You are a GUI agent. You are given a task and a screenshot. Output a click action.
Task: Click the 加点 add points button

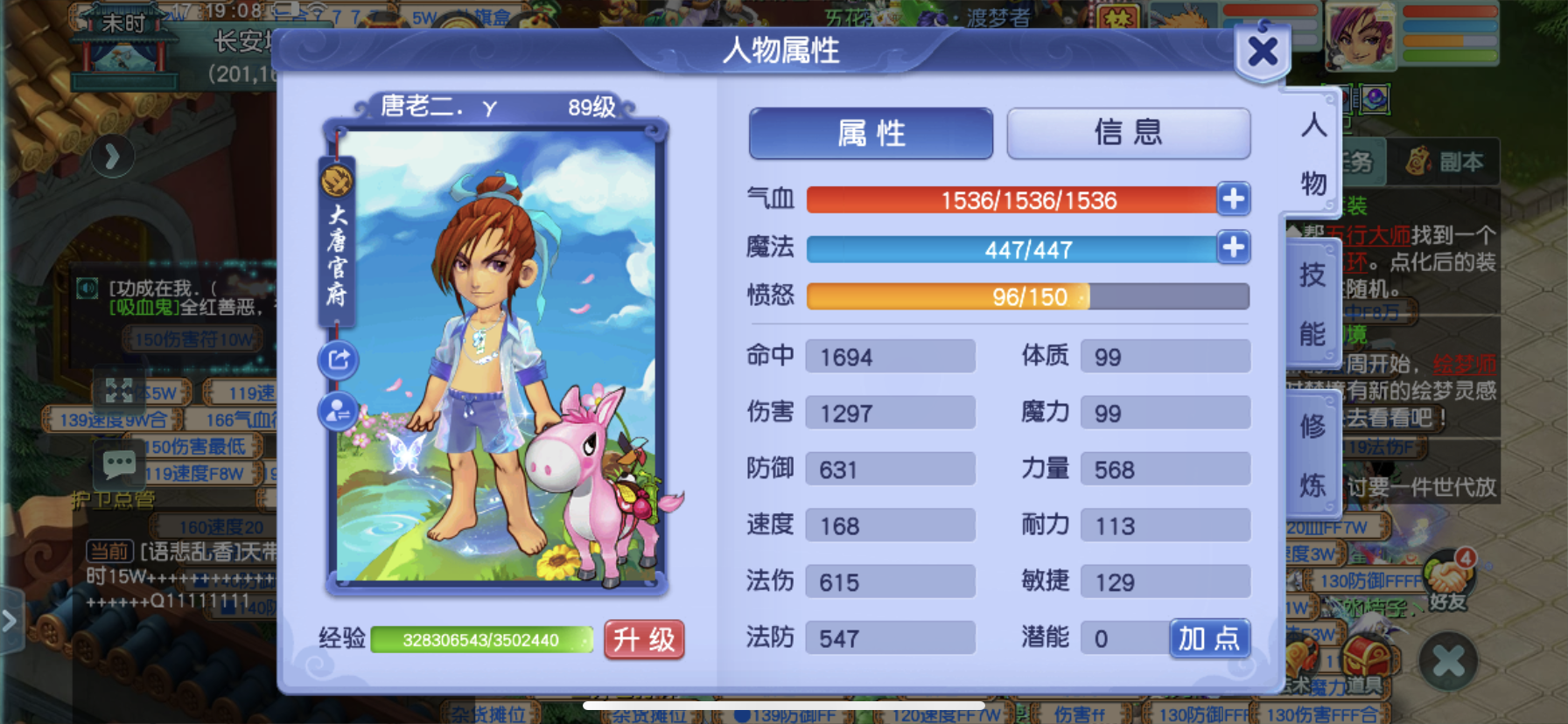[1209, 639]
